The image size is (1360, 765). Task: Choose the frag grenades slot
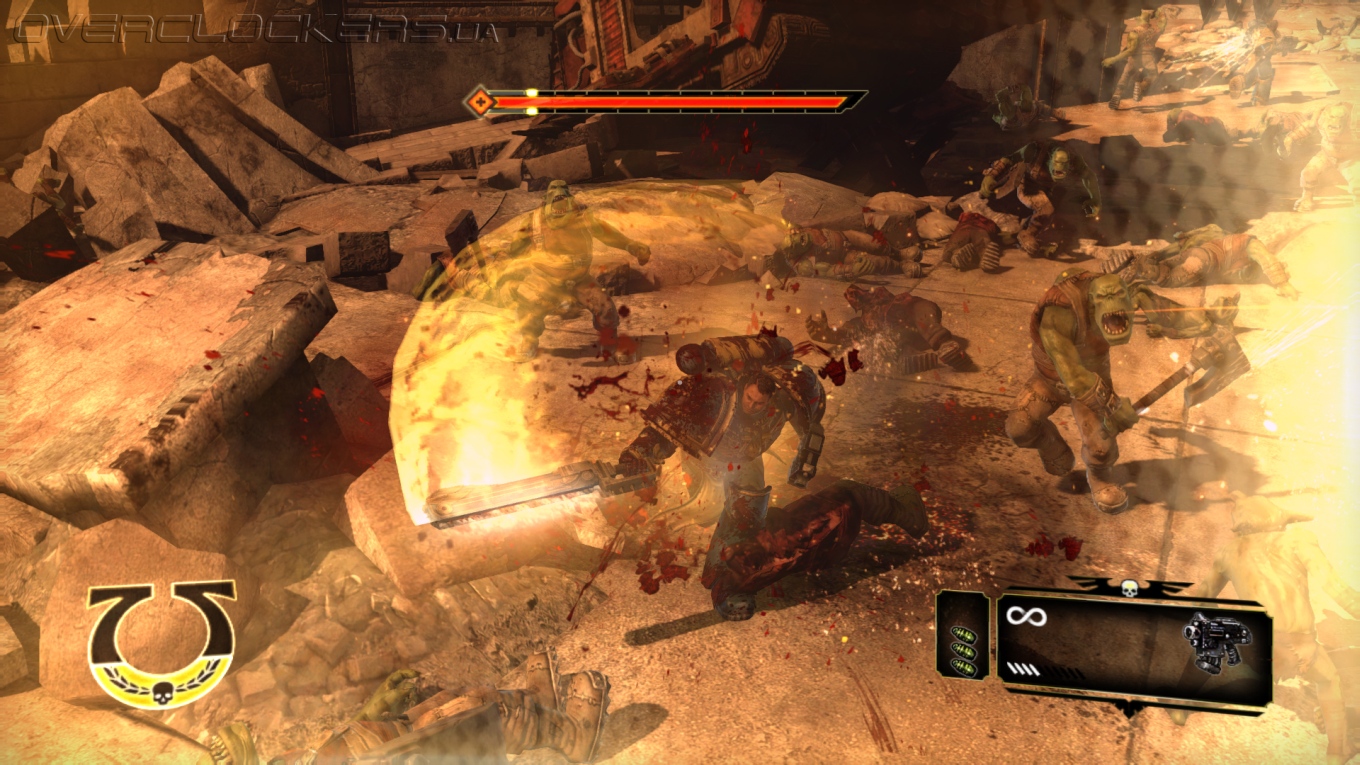964,648
